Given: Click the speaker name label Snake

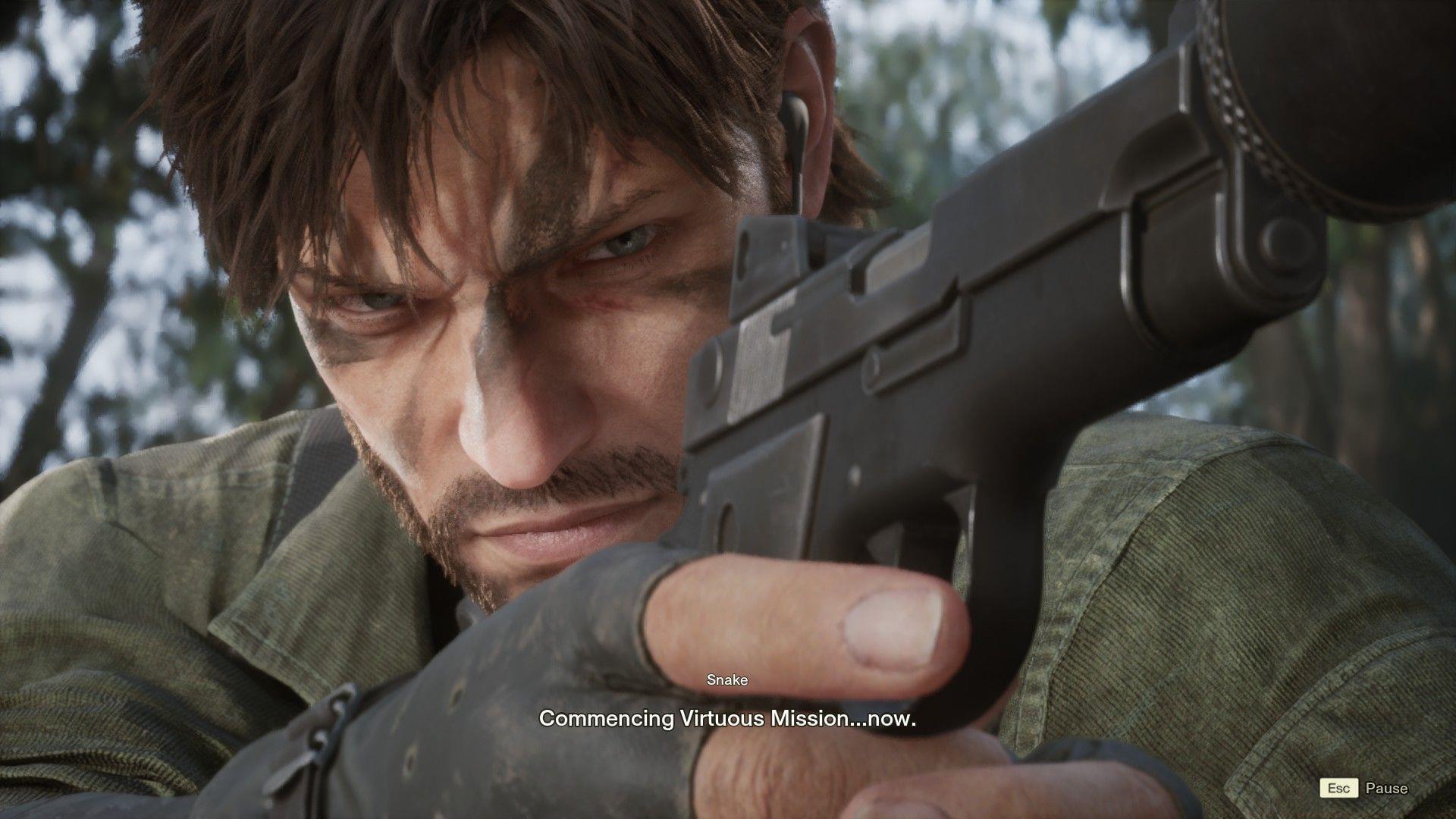Looking at the screenshot, I should click(727, 680).
